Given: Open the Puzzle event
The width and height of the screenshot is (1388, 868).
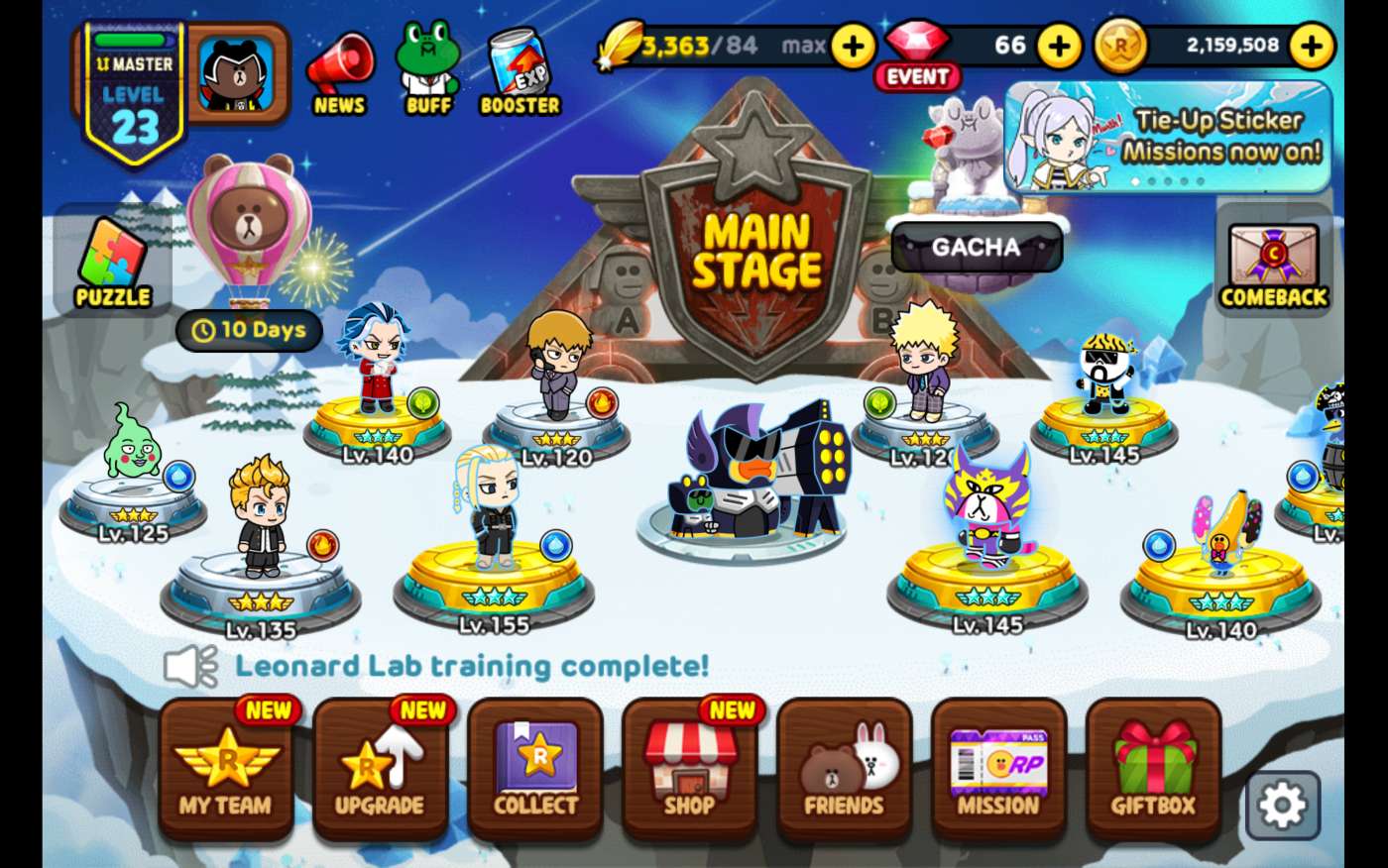Looking at the screenshot, I should pyautogui.click(x=112, y=263).
